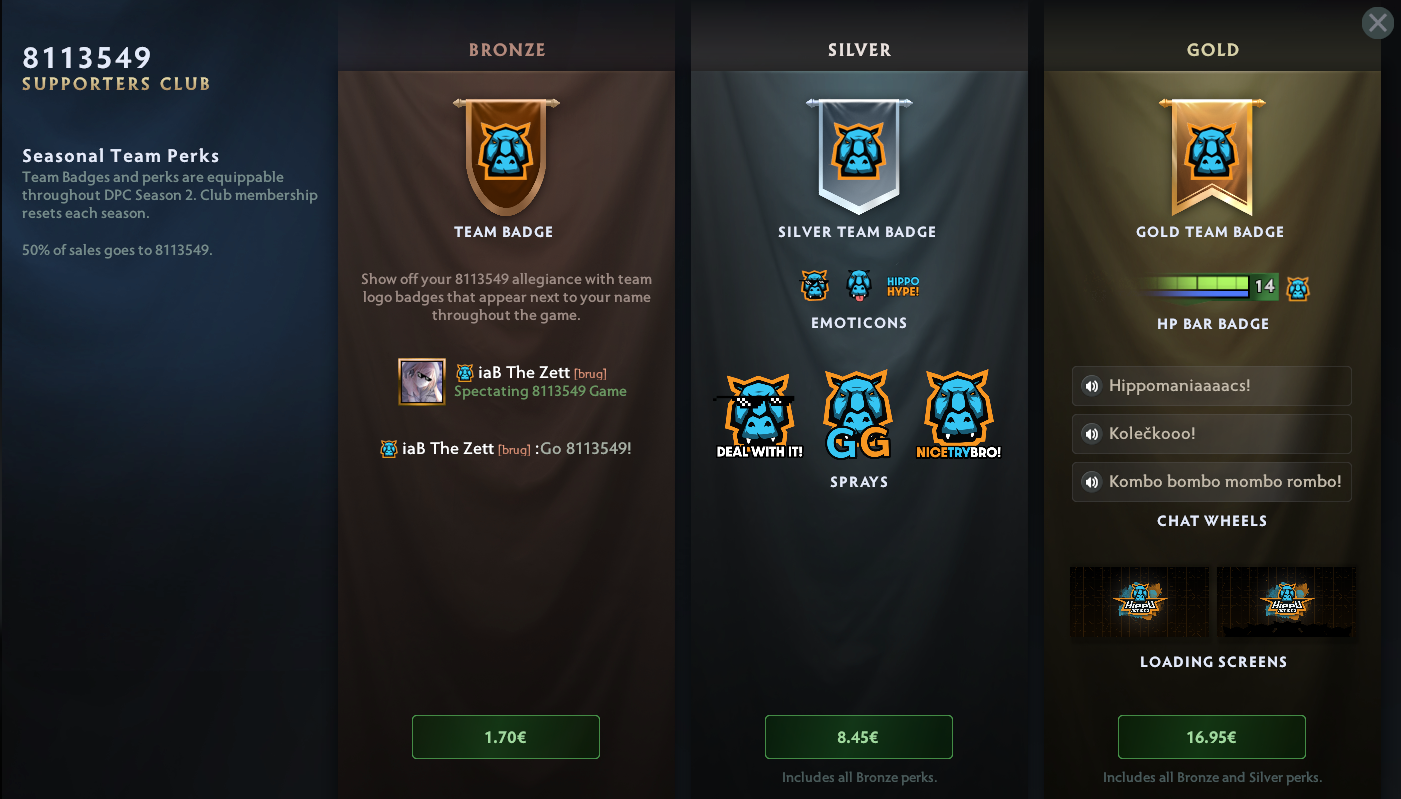Buy the Bronze tier for 1.70€

[x=505, y=737]
